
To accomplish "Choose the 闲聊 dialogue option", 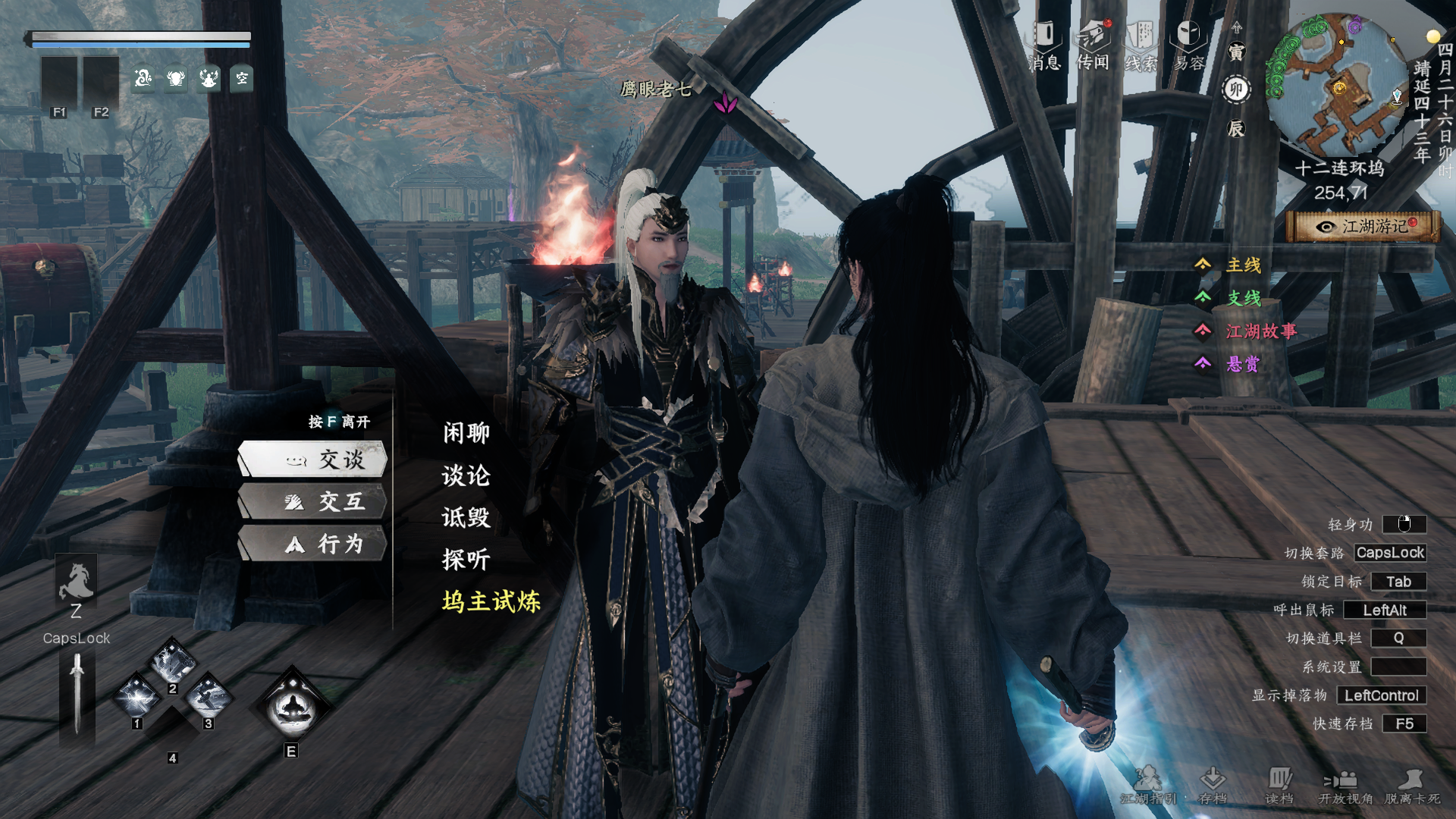I will (x=466, y=433).
